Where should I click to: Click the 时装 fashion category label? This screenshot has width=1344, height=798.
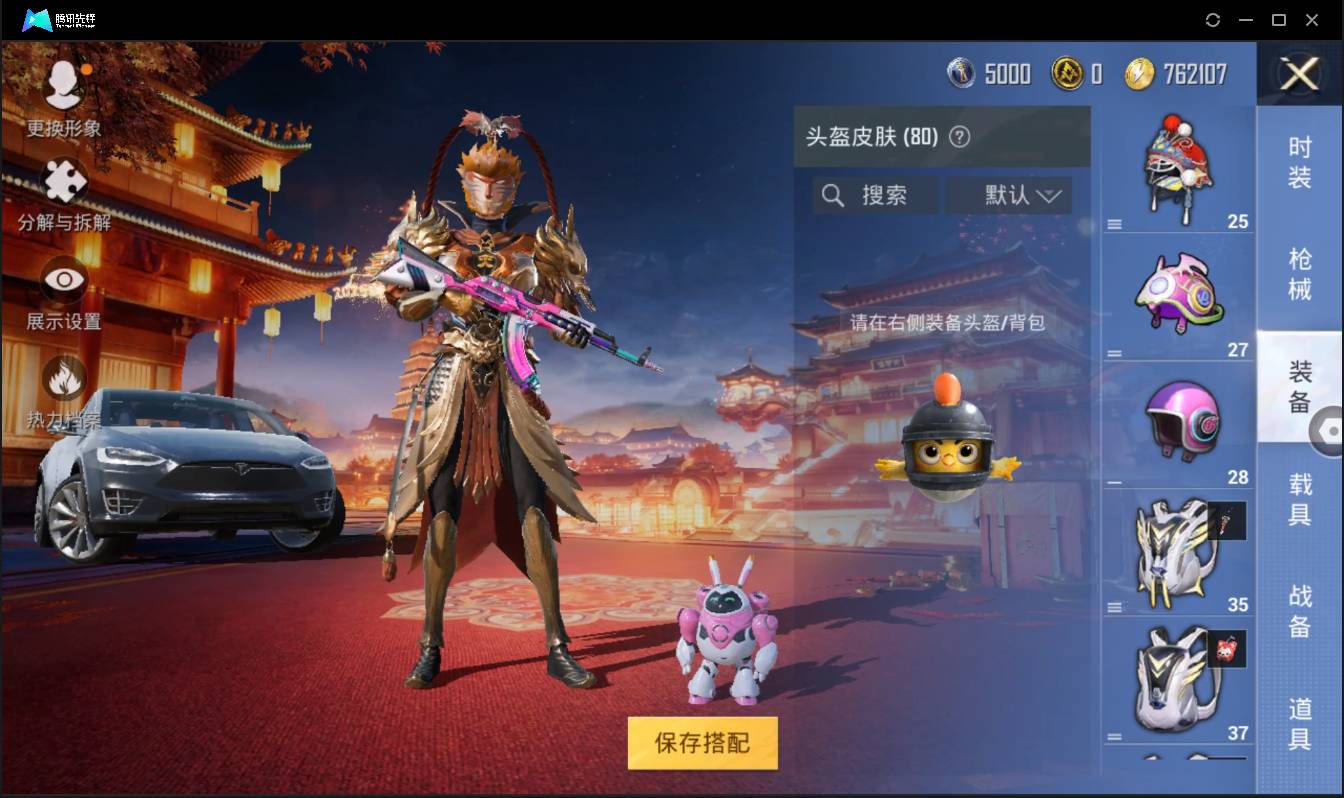click(1299, 163)
